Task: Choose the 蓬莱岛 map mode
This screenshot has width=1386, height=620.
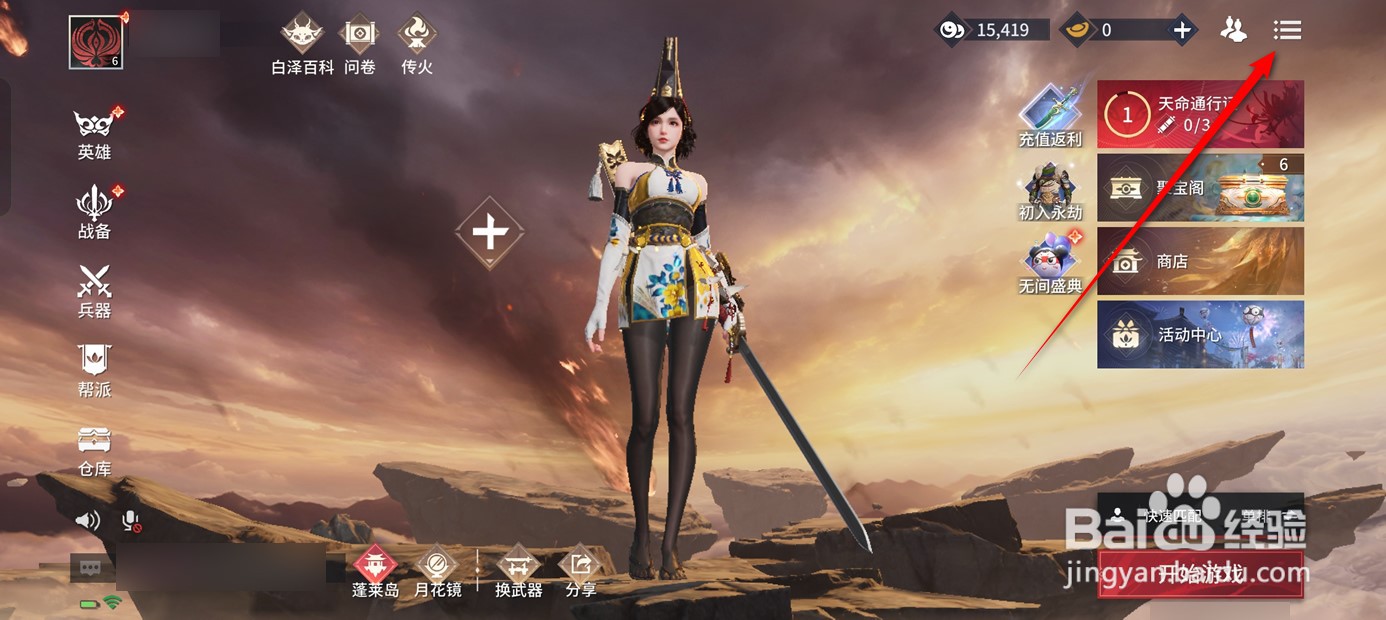Action: [x=375, y=572]
